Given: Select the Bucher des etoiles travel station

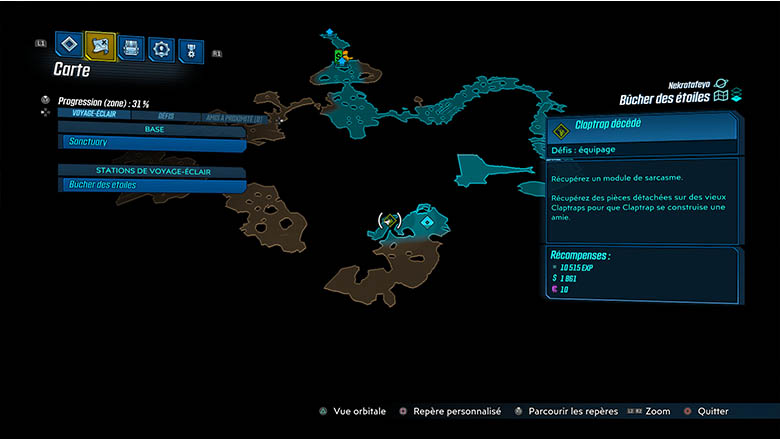Looking at the screenshot, I should pos(152,185).
